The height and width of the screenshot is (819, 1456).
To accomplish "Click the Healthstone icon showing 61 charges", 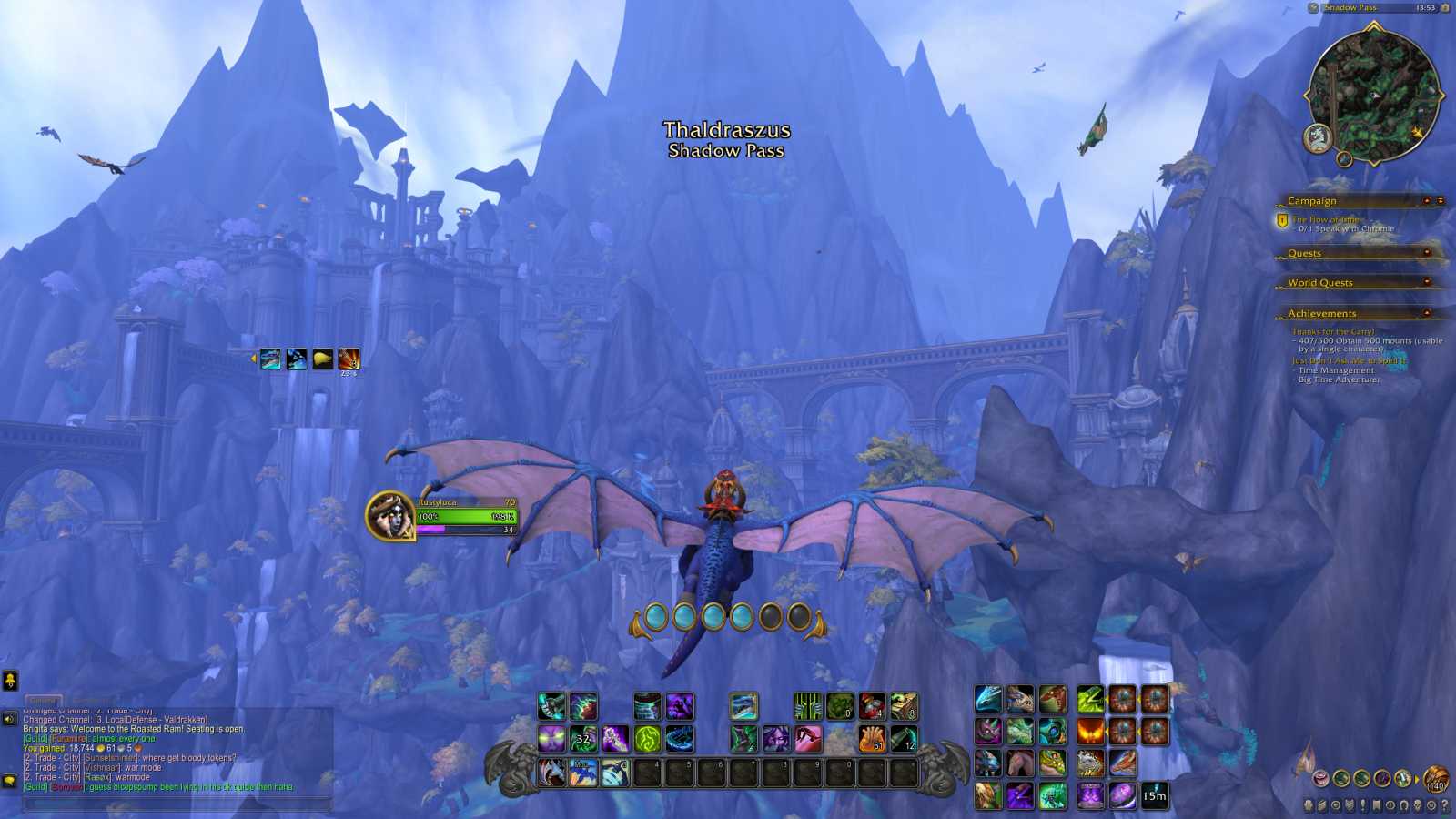I will coord(874,737).
